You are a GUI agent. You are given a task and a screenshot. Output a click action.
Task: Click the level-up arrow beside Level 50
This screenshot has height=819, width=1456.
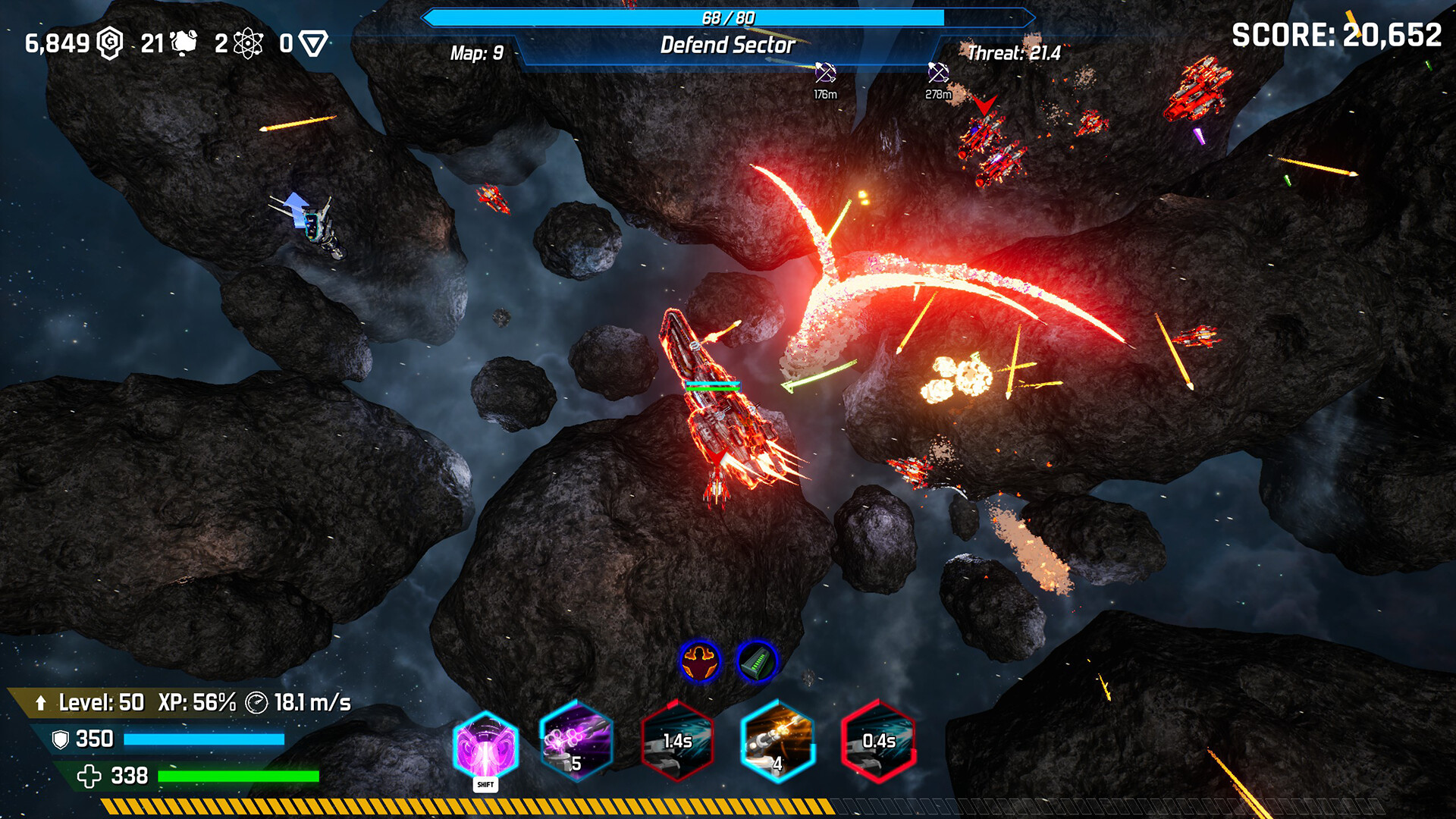point(41,703)
